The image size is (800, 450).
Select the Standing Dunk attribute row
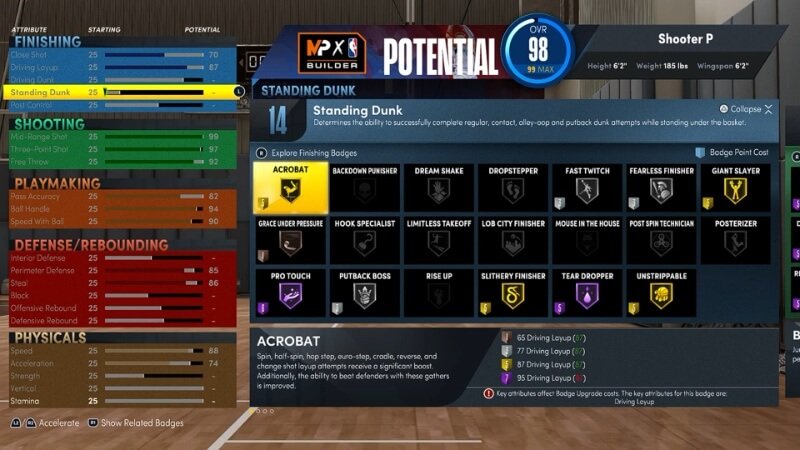(120, 92)
